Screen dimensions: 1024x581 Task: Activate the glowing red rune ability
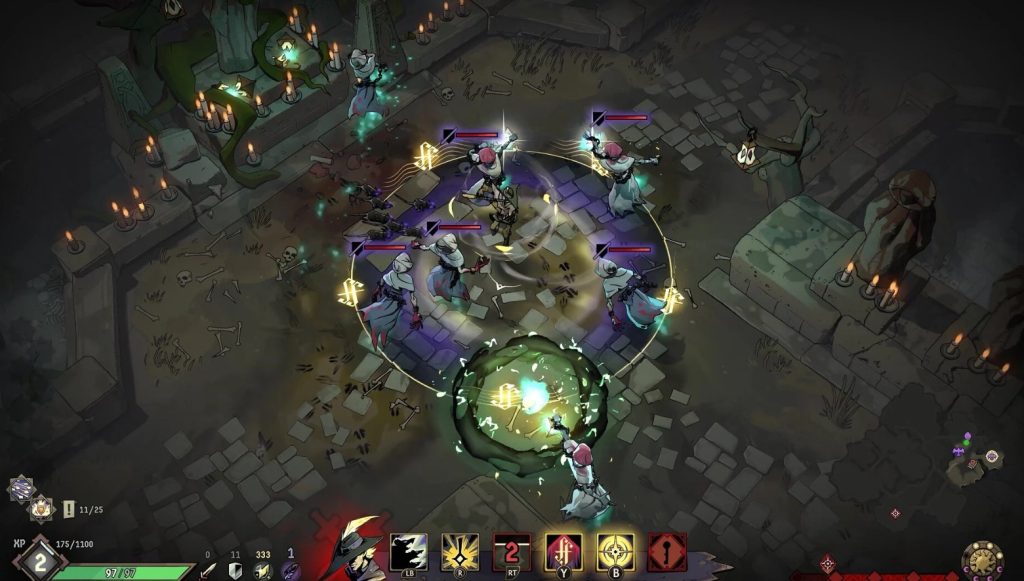coord(564,551)
